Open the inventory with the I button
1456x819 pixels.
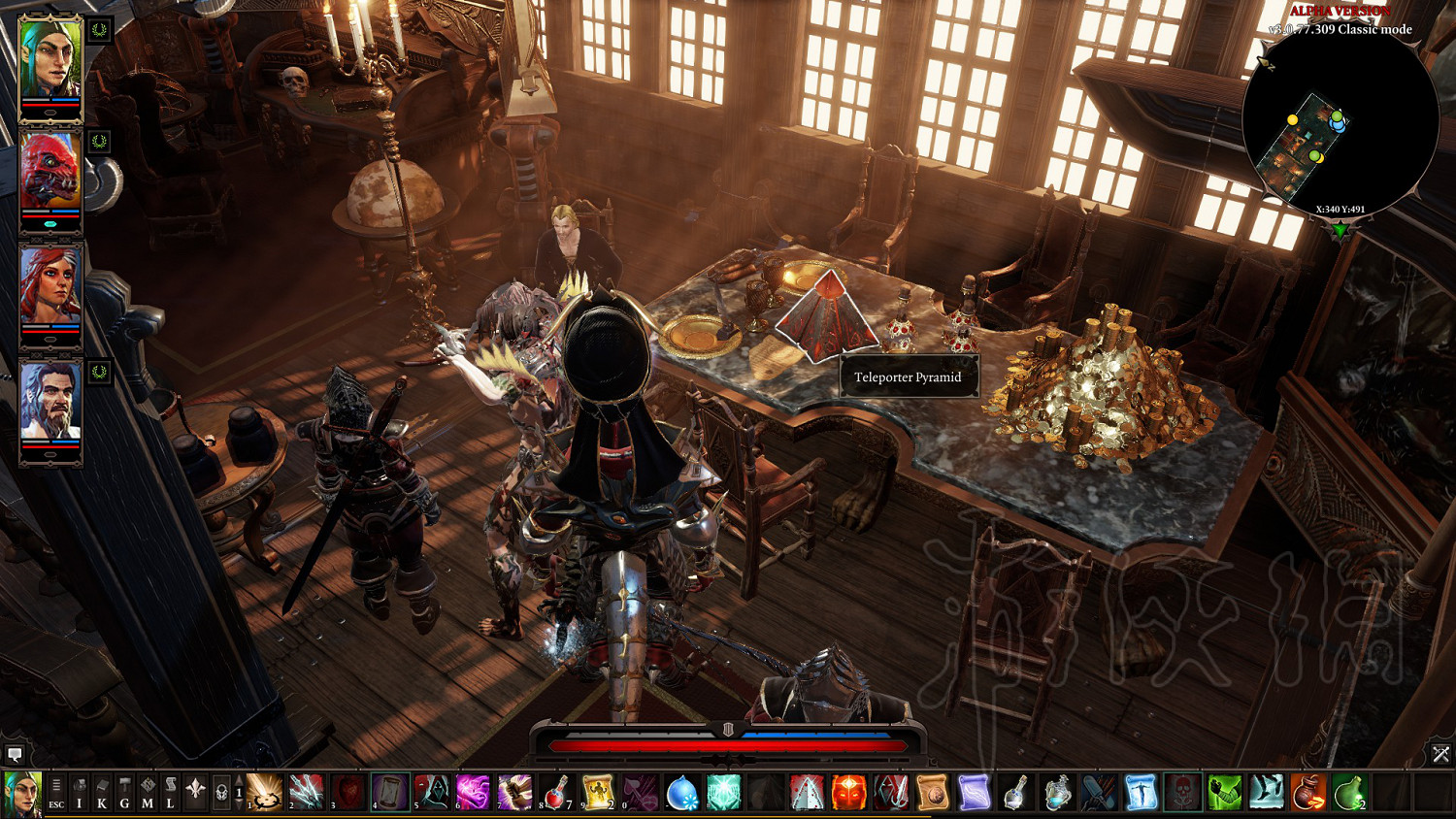coord(80,793)
